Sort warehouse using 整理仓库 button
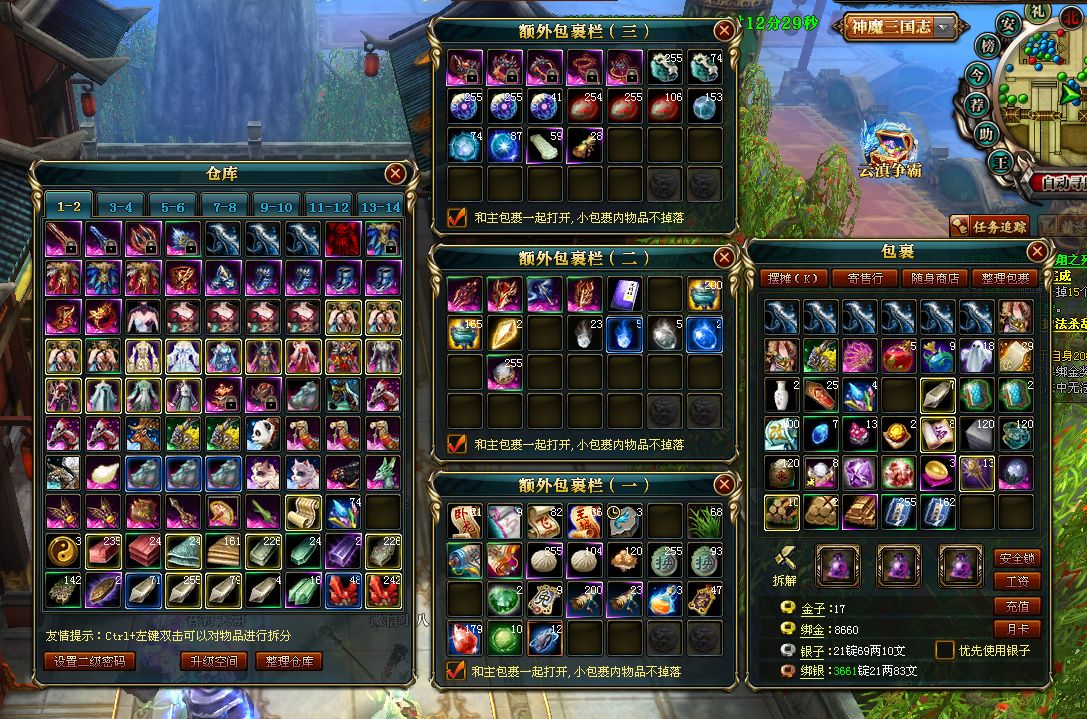The width and height of the screenshot is (1087, 719). (288, 661)
